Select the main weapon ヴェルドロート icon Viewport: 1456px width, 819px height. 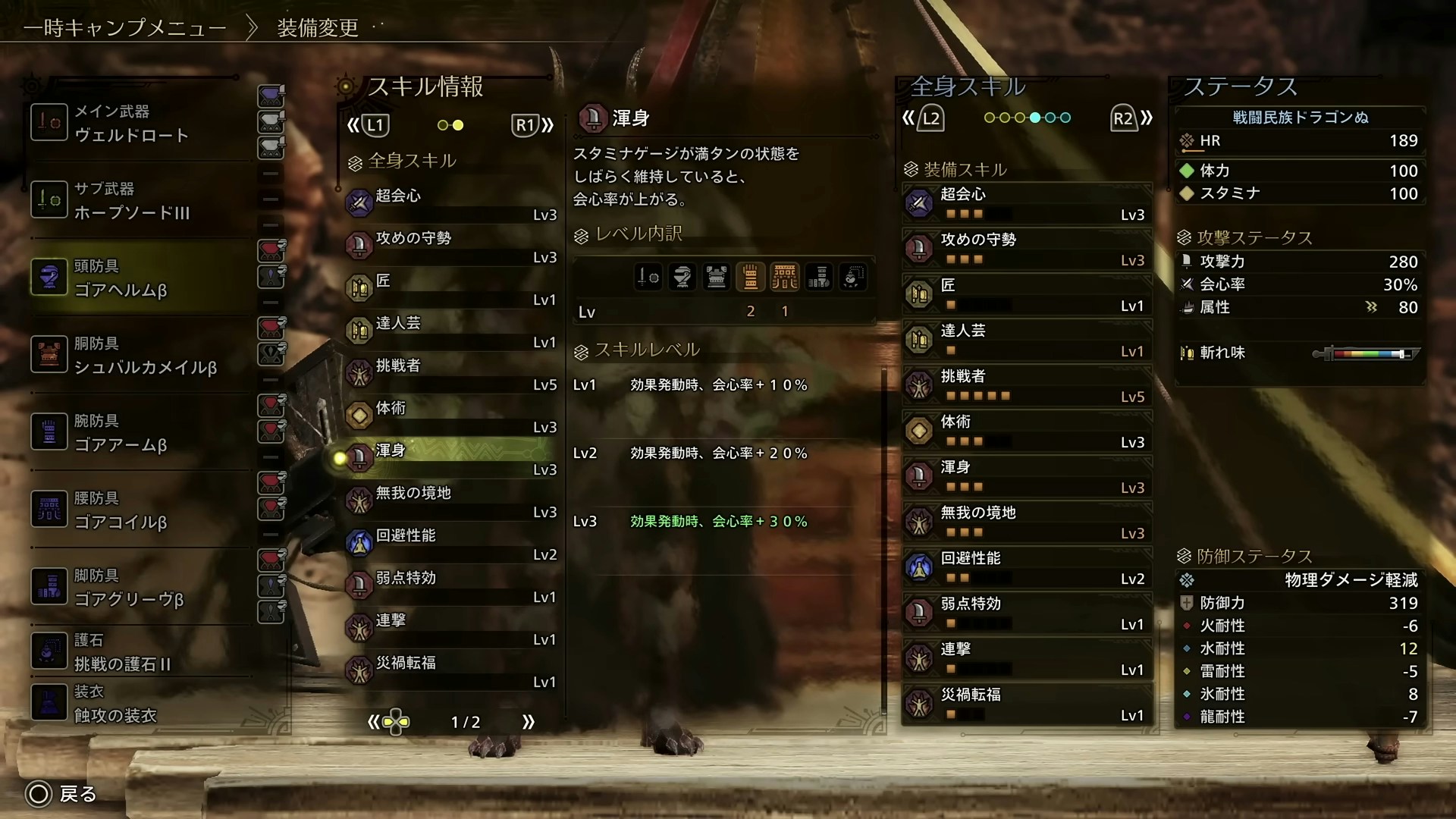pos(49,121)
